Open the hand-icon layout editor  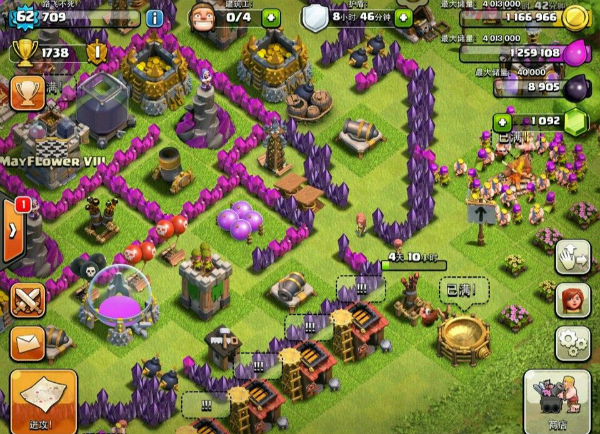[571, 257]
